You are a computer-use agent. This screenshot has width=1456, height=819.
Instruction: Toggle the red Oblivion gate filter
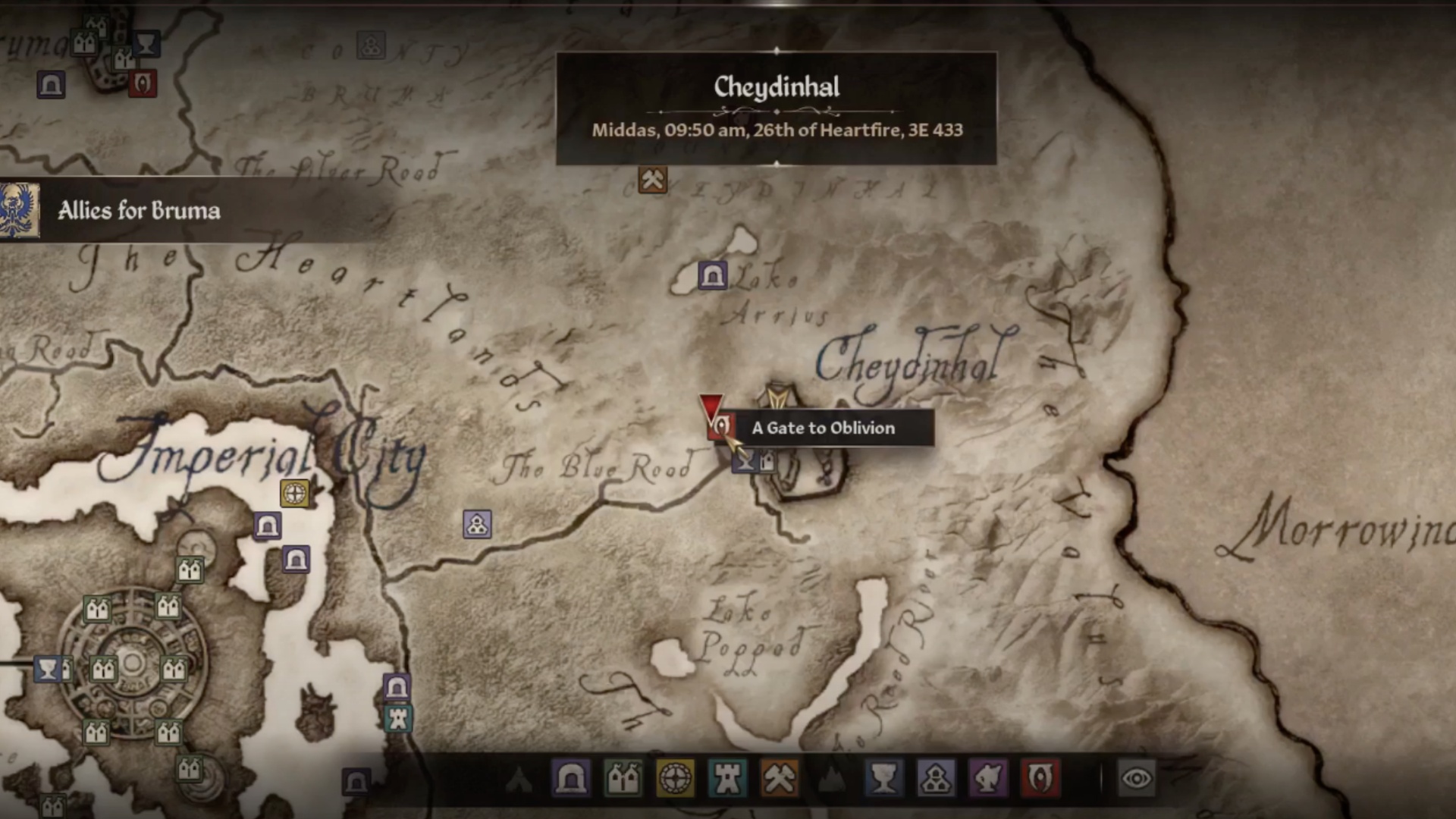1040,778
